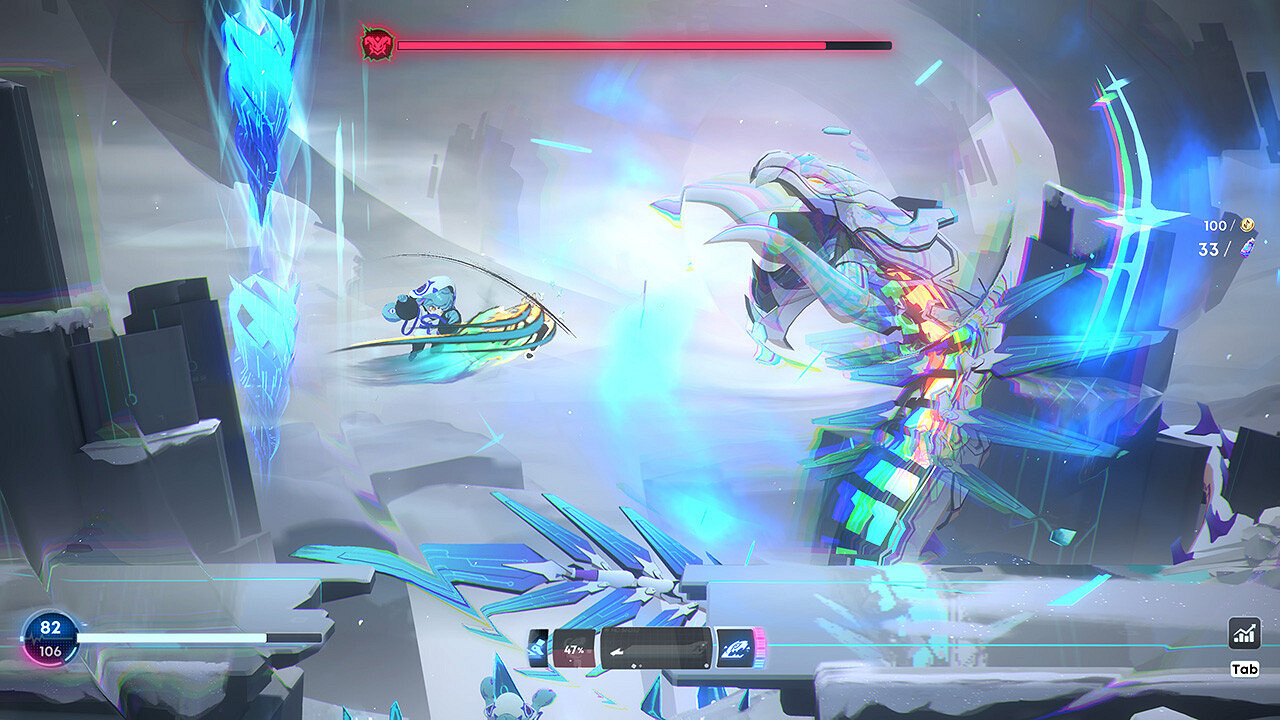Viewport: 1280px width, 720px height.
Task: Click the diamond dash skill icon
Action: click(538, 648)
